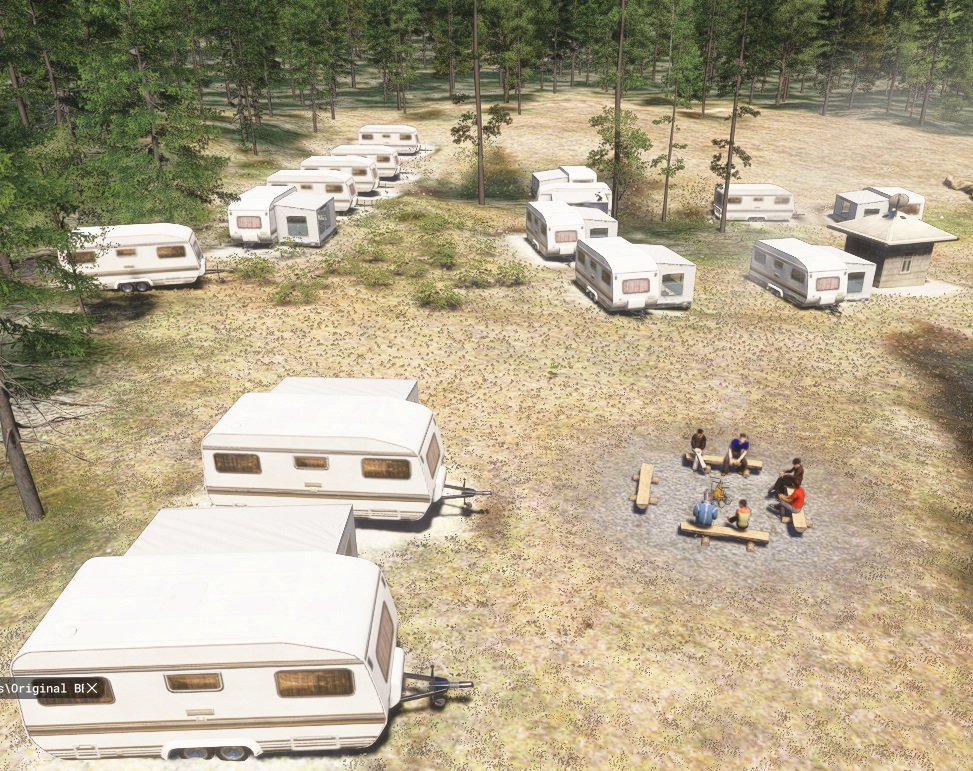Viewport: 973px width, 771px height.
Task: Close the Original BI path label
Action: [x=92, y=687]
